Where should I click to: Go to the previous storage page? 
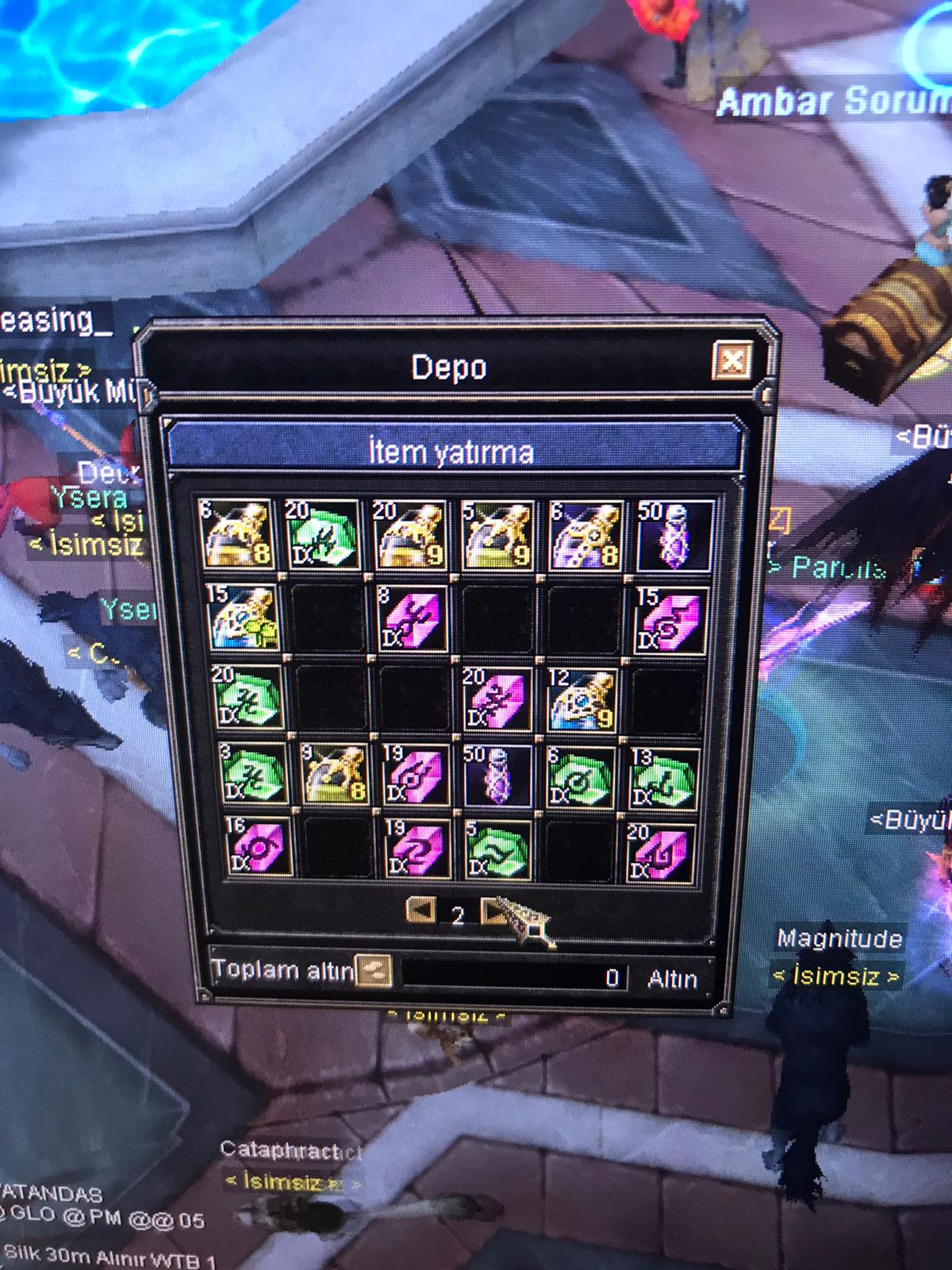click(420, 910)
